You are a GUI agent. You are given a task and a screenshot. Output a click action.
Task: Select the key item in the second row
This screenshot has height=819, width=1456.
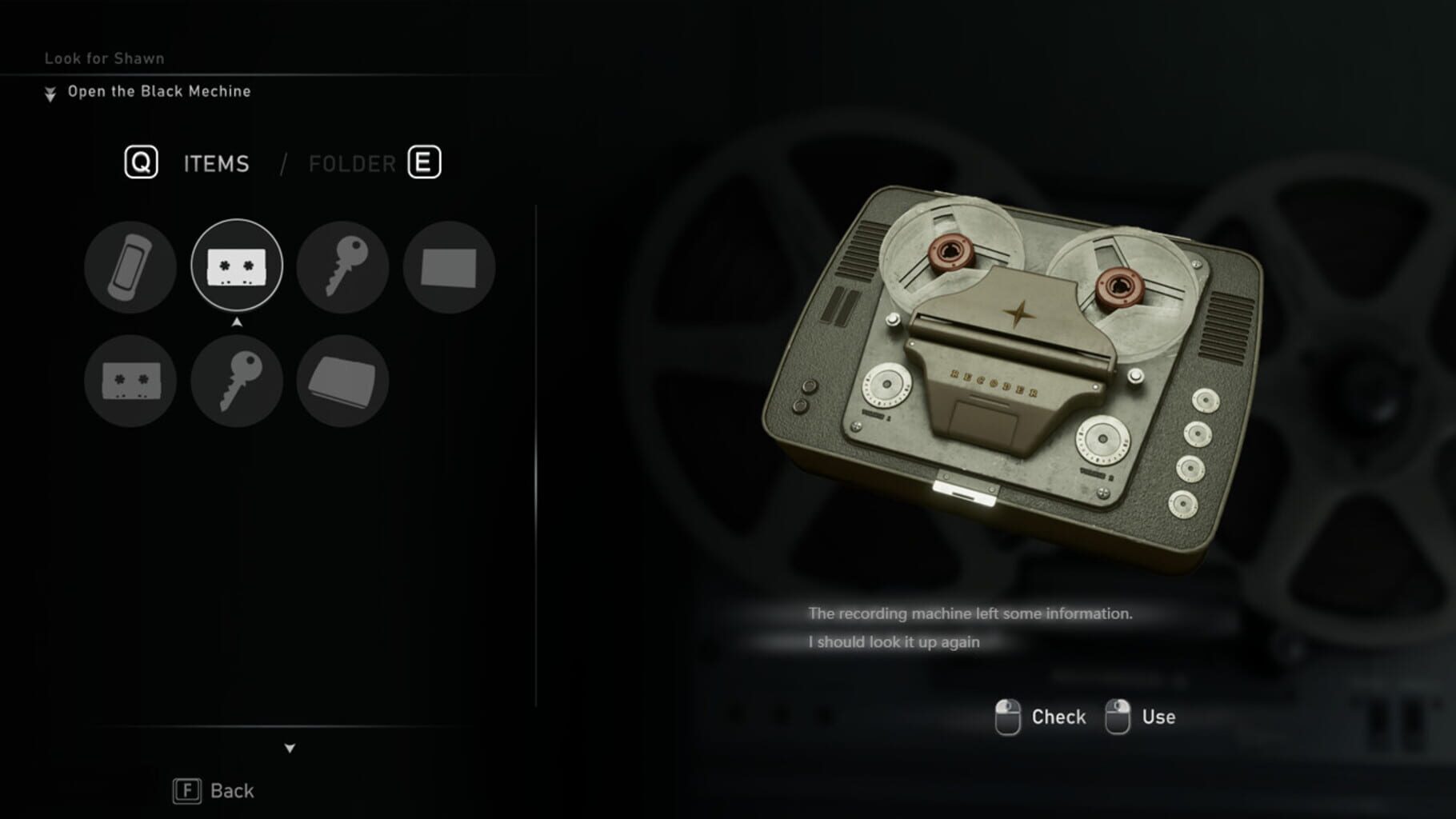236,381
